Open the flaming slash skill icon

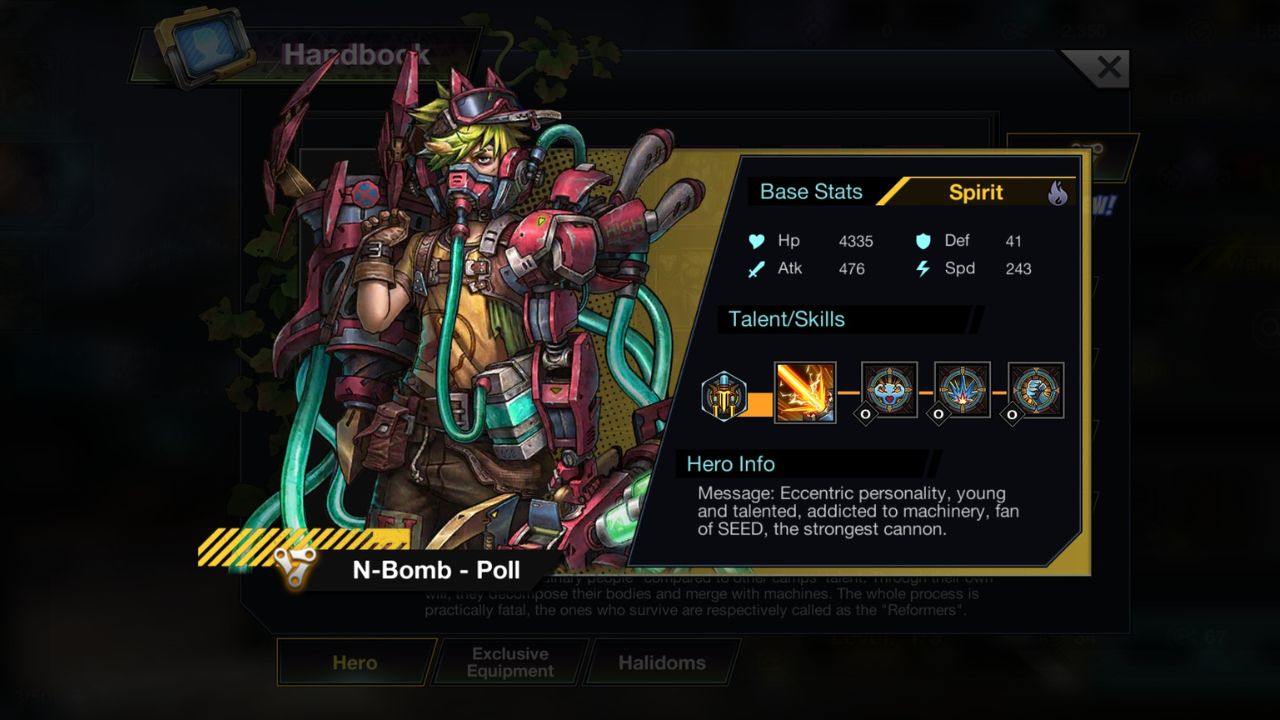point(804,391)
